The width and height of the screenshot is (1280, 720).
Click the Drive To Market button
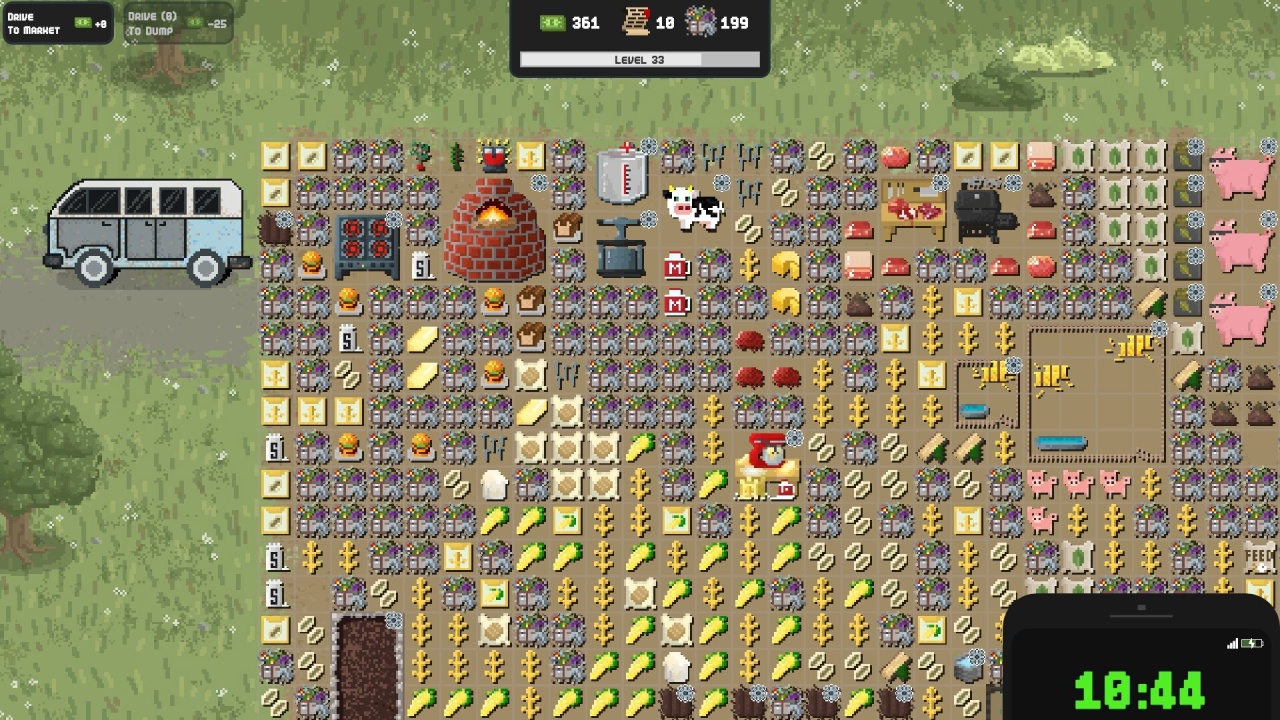pos(57,24)
